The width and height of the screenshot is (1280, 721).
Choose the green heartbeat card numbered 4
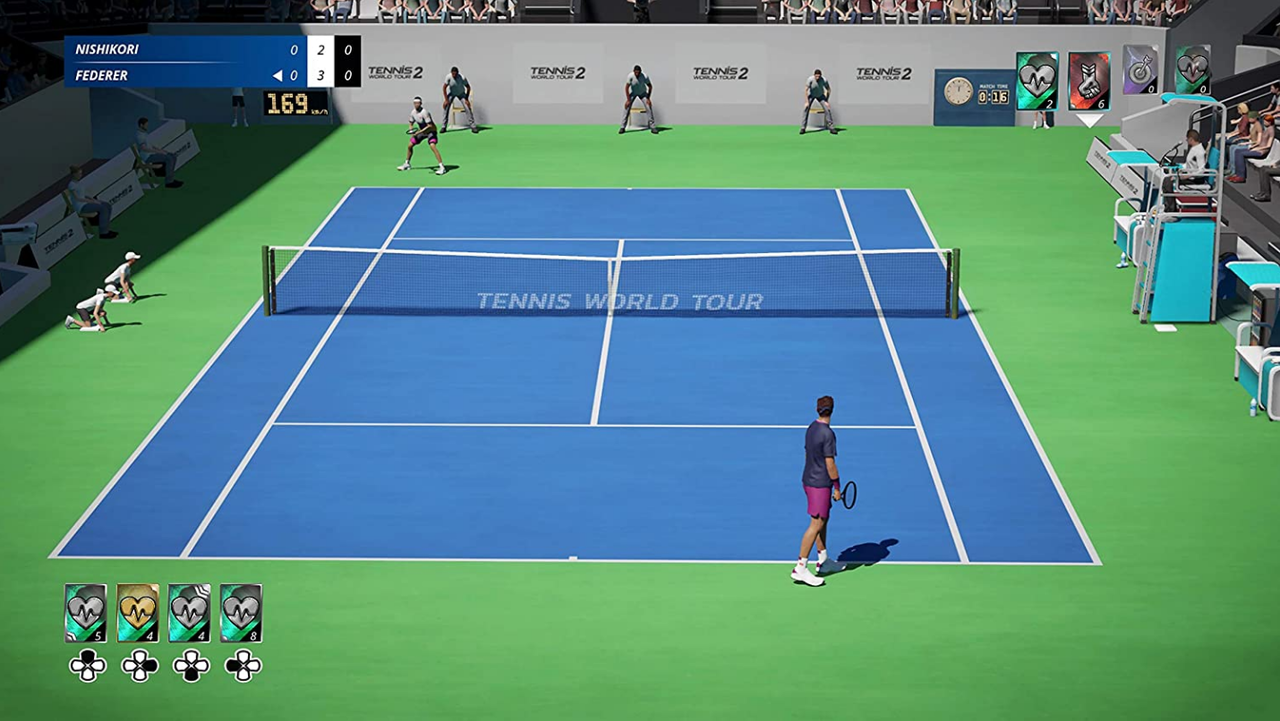pos(190,612)
